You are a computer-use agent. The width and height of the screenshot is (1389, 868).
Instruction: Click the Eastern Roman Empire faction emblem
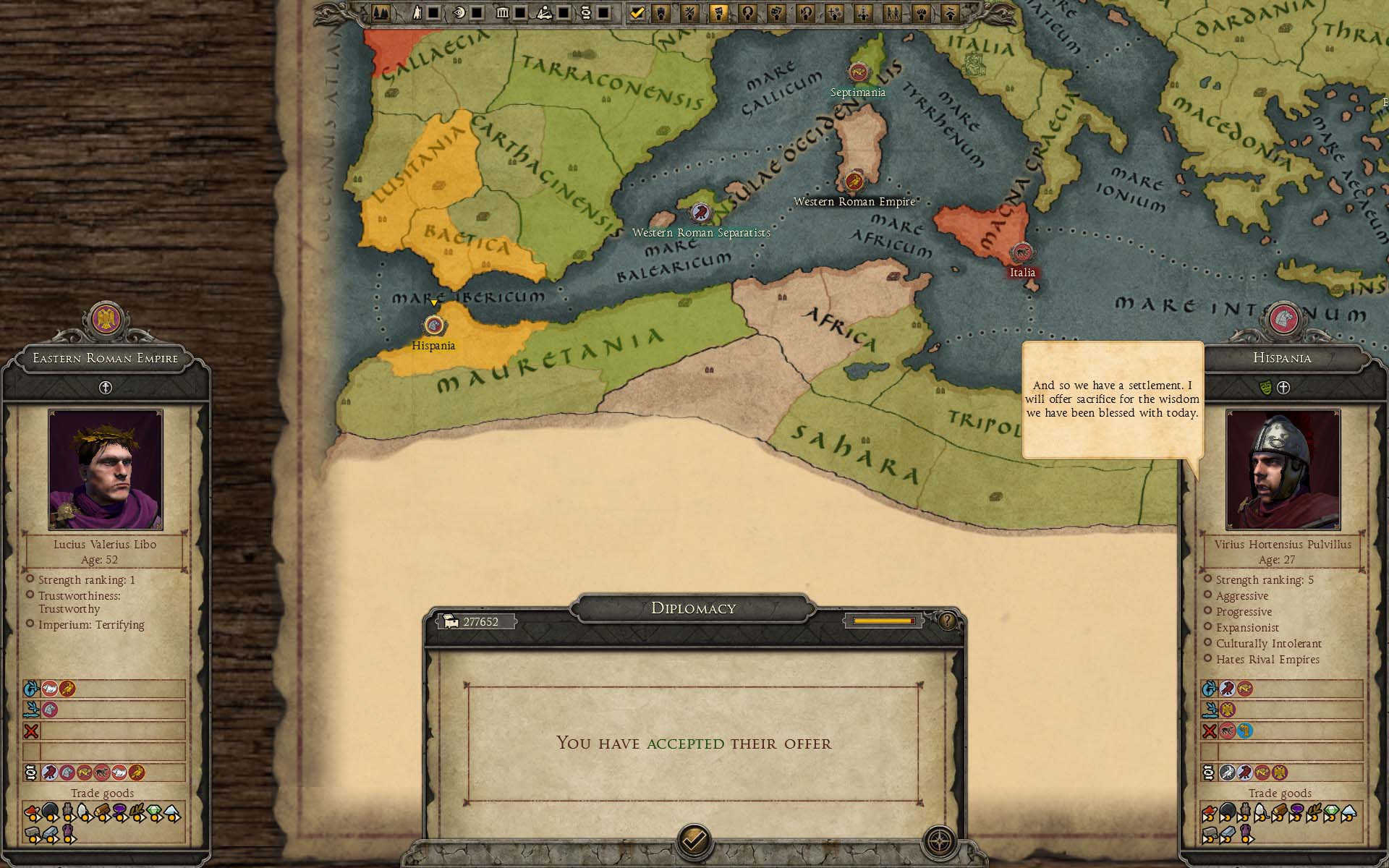tap(106, 320)
